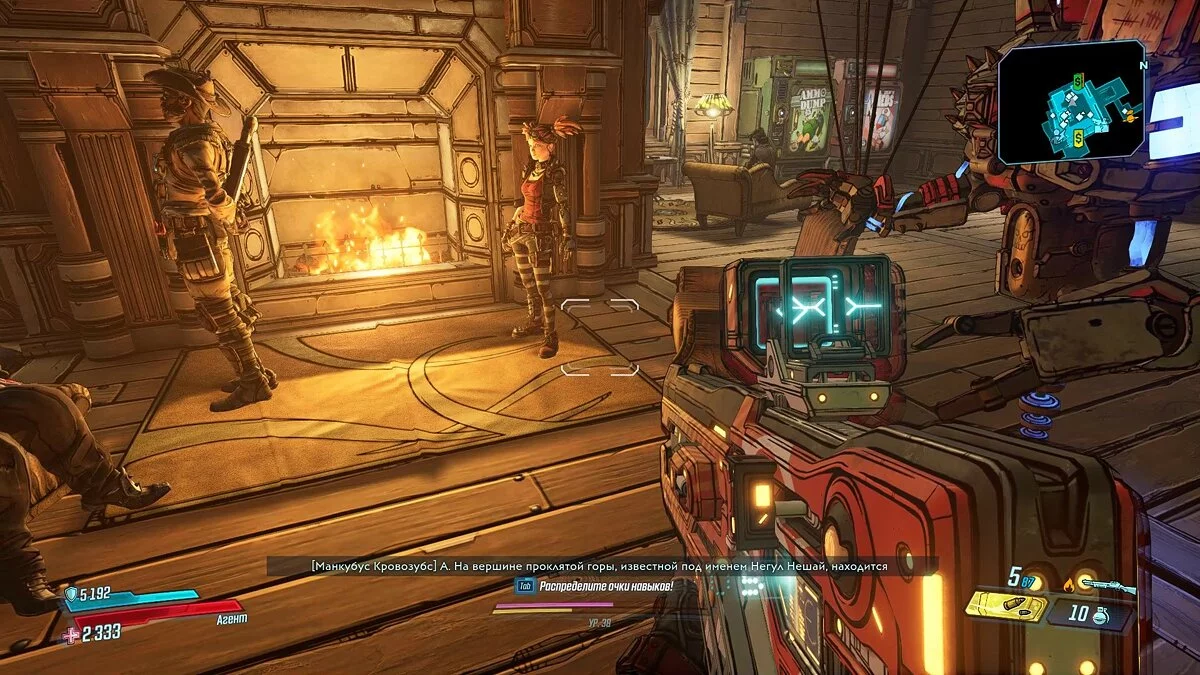This screenshot has height=675, width=1200.
Task: Select the equipped shotgun weapon icon
Action: click(x=1108, y=586)
